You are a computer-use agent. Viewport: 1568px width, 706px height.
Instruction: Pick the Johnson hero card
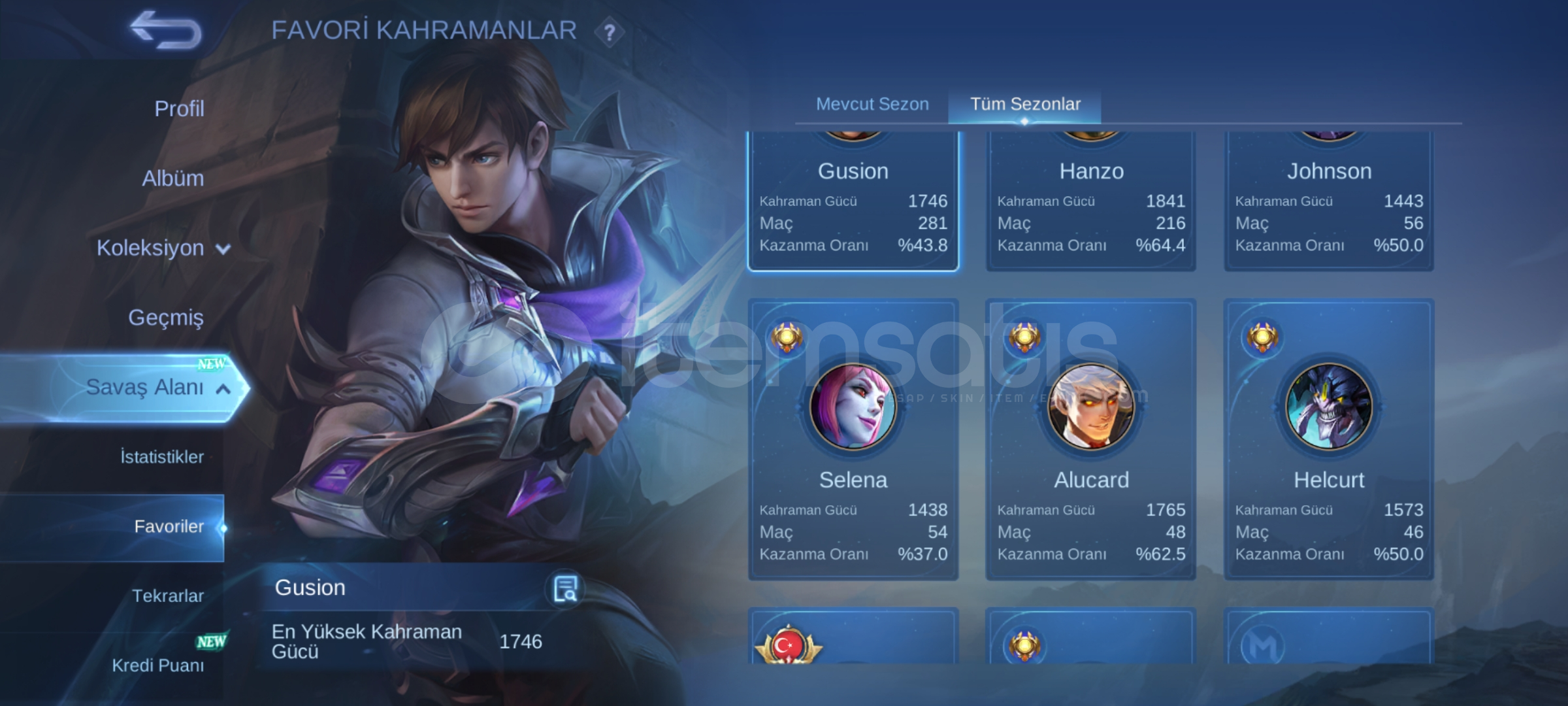1329,203
